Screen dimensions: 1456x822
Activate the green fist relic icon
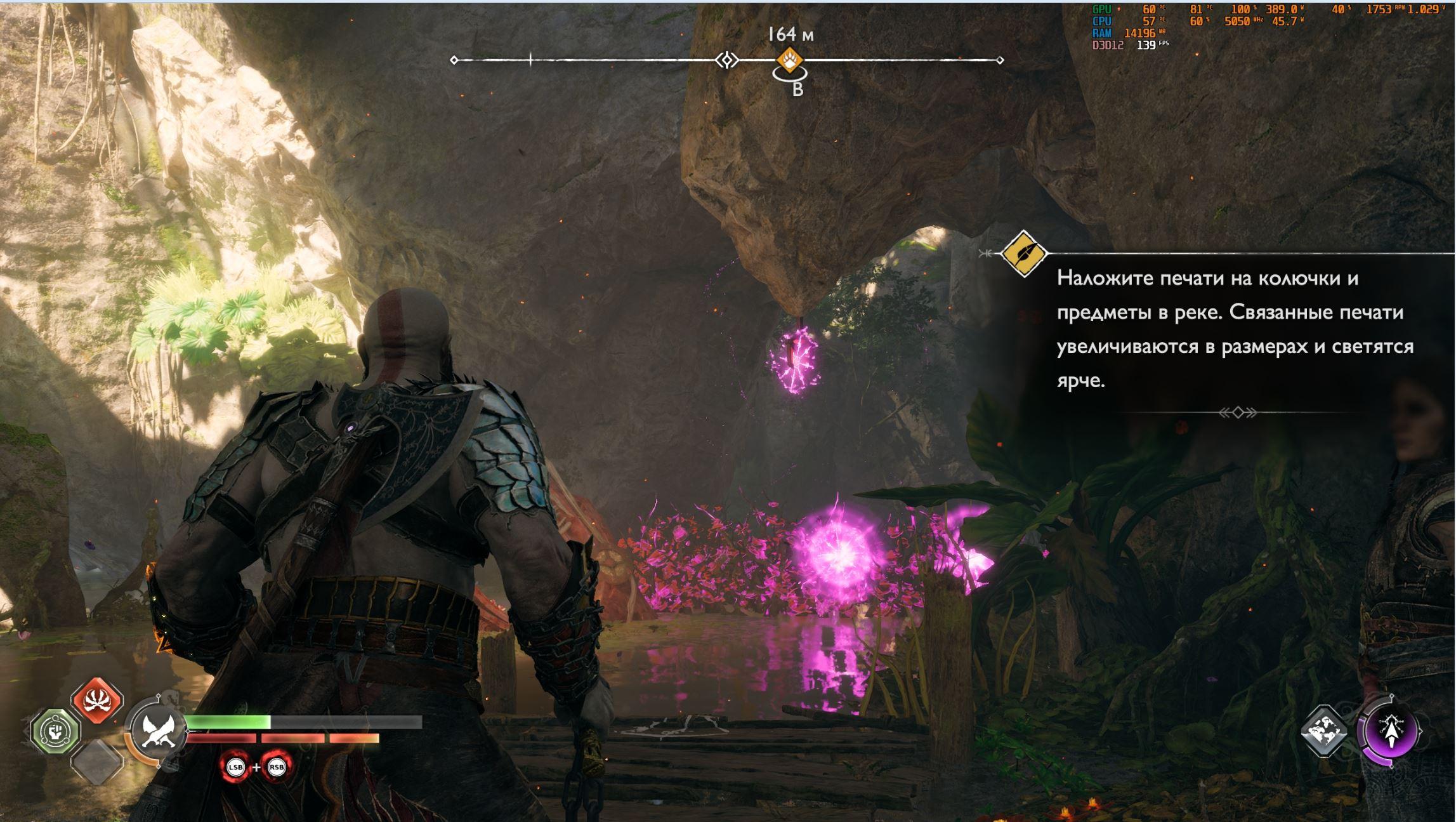(56, 732)
